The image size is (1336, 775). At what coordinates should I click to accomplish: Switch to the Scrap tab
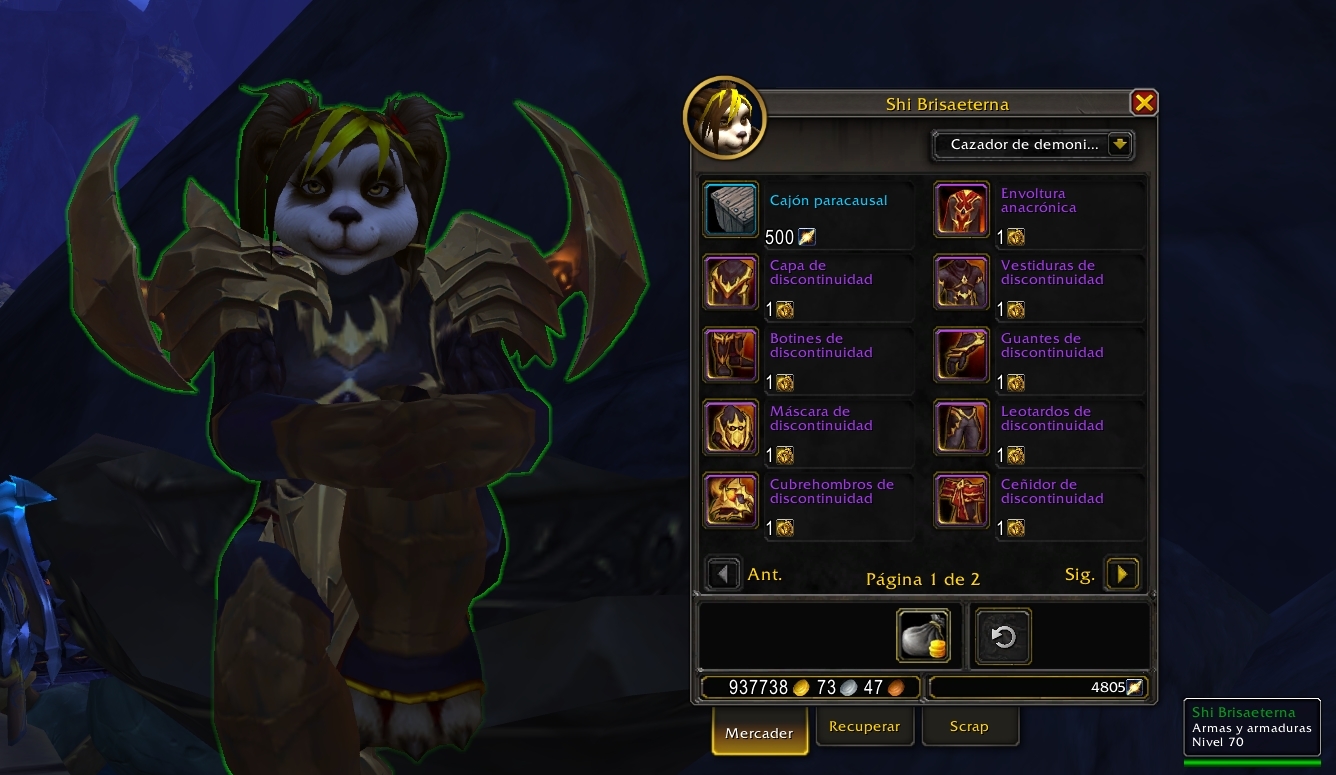[x=969, y=727]
